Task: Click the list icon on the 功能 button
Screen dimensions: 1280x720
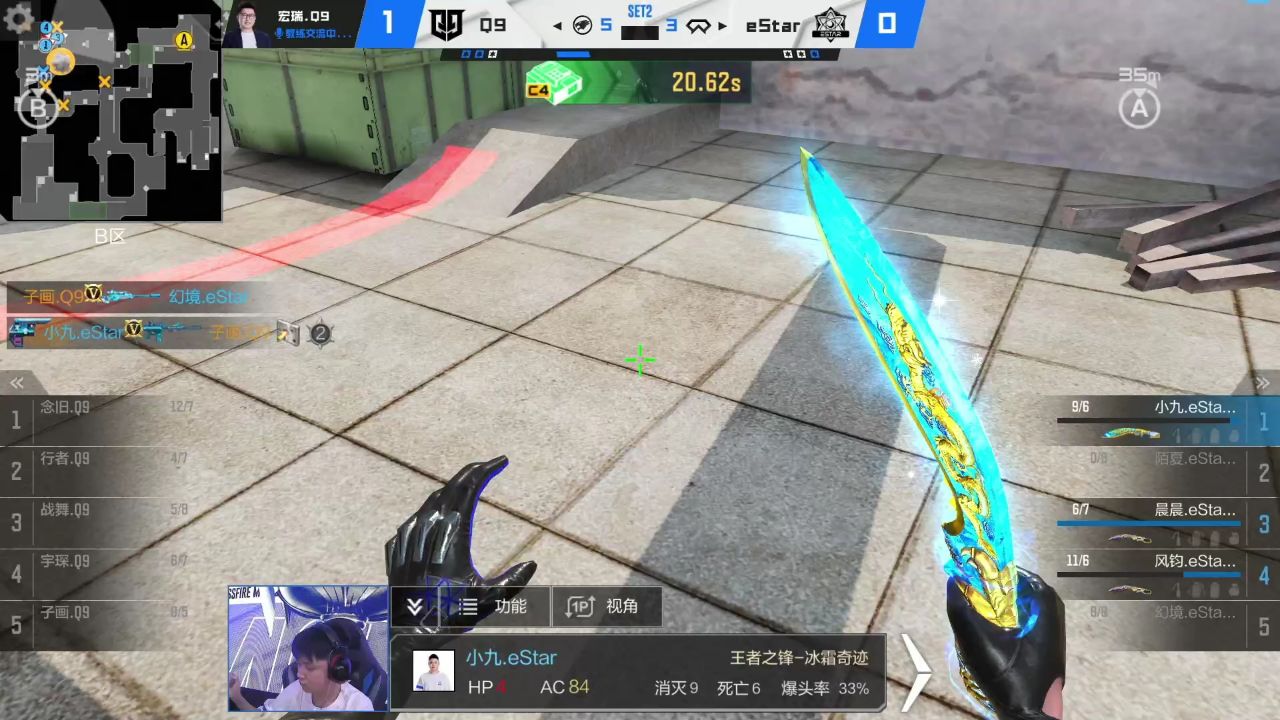Action: click(469, 606)
